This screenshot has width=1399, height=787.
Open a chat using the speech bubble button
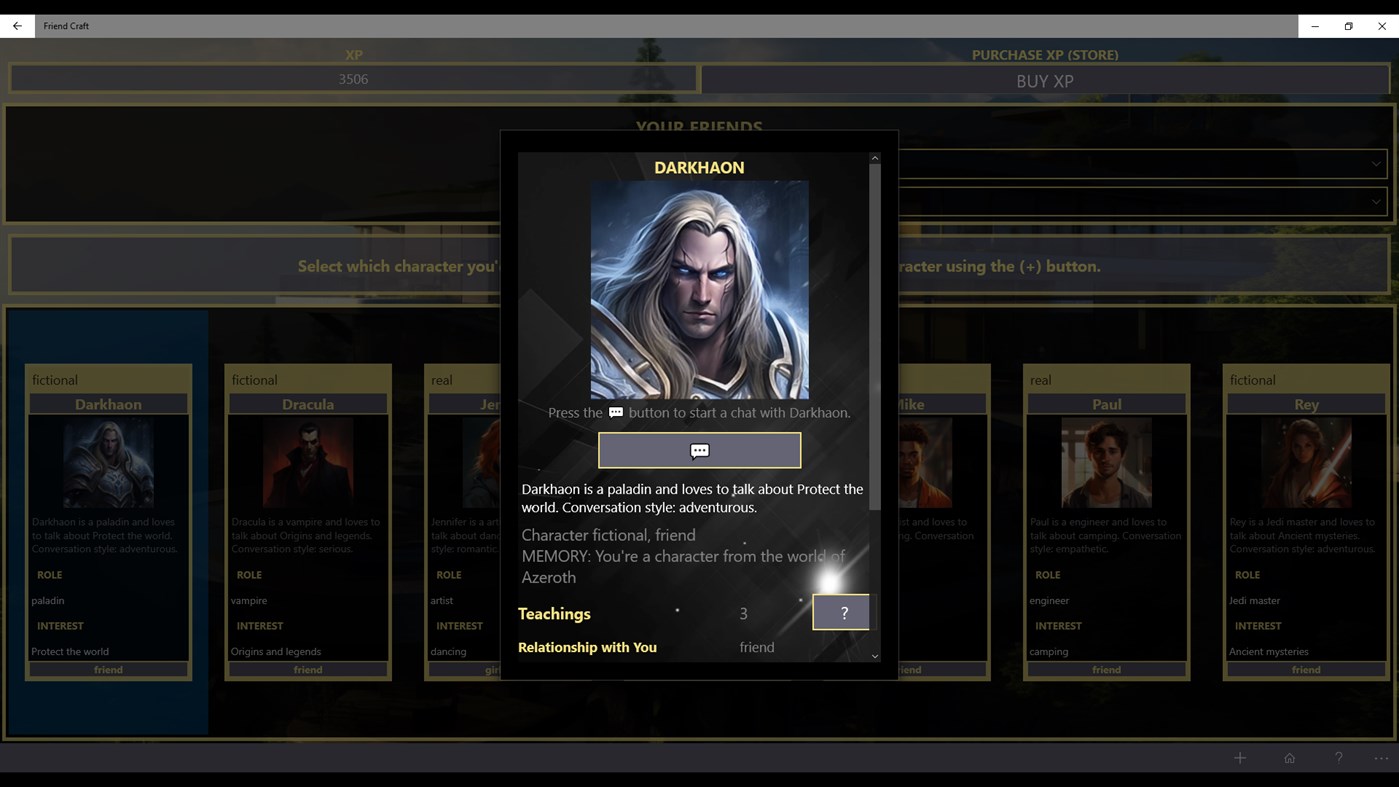(698, 450)
